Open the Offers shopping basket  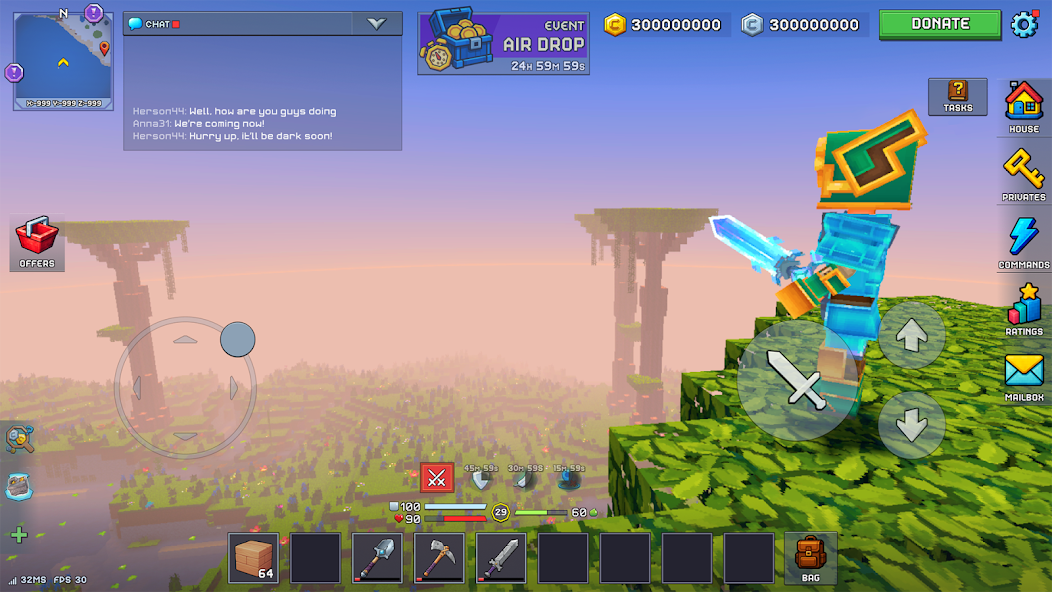[37, 242]
